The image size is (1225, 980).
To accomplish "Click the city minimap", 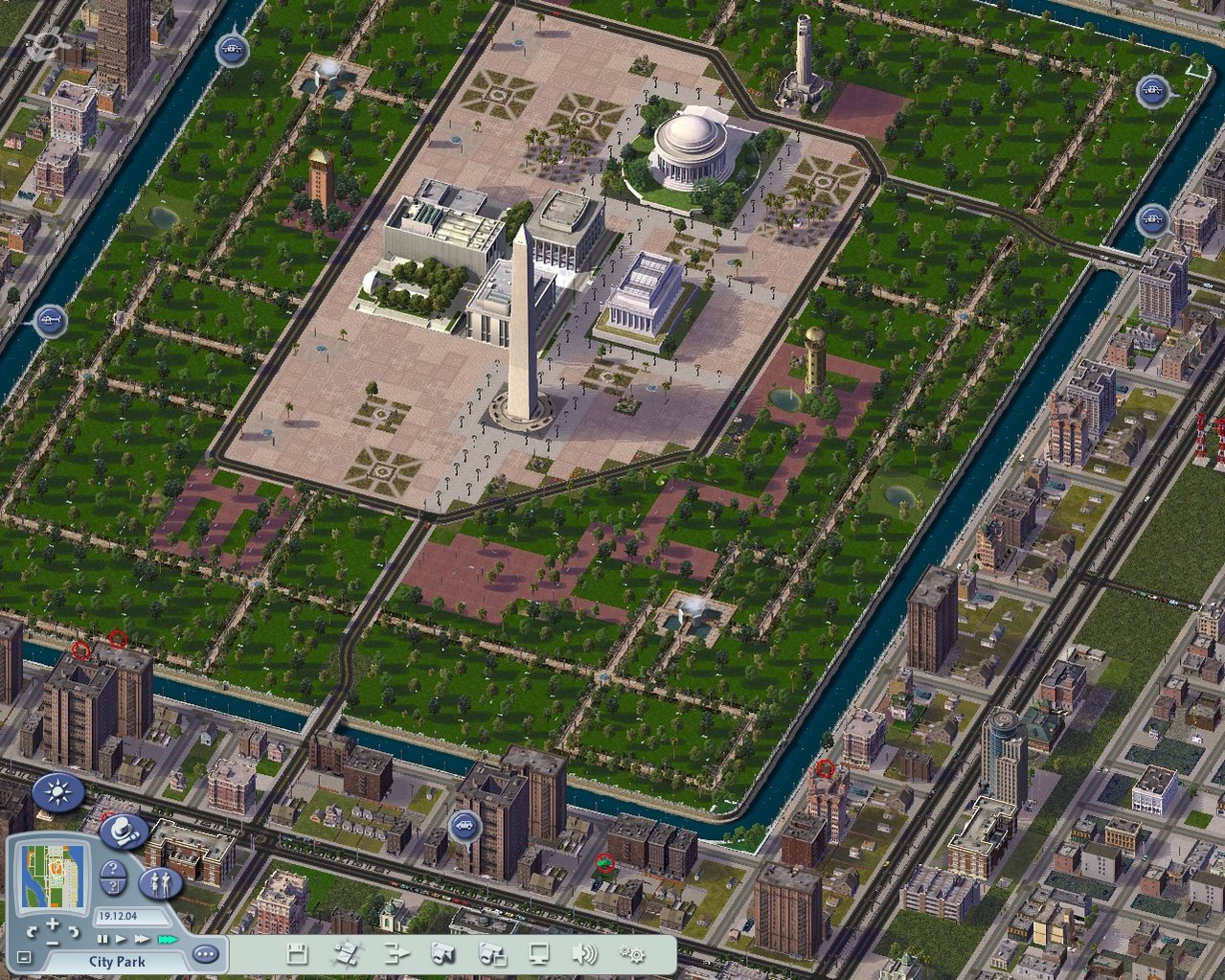I will coord(54,875).
